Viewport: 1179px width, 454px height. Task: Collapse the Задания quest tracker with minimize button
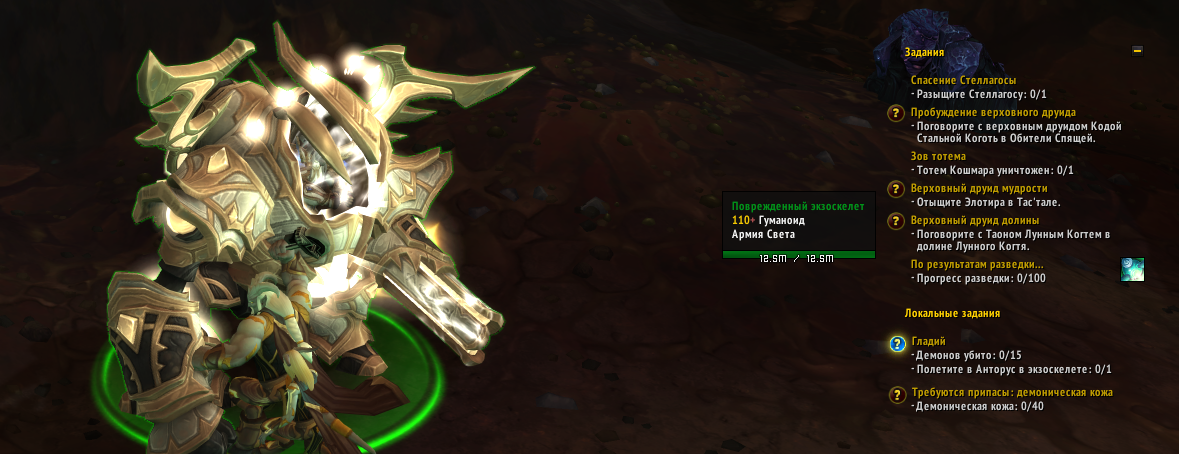coord(1137,51)
